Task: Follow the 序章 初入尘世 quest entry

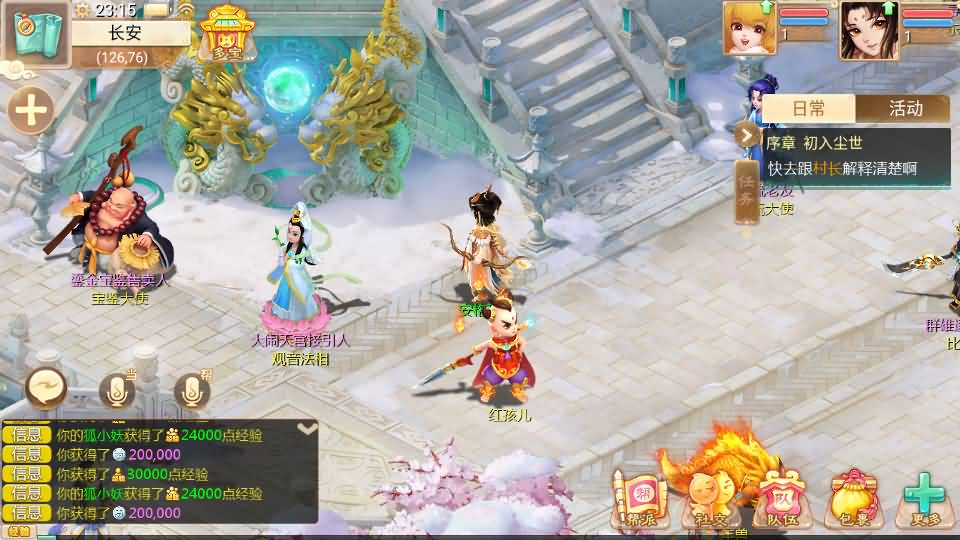Action: (855, 156)
